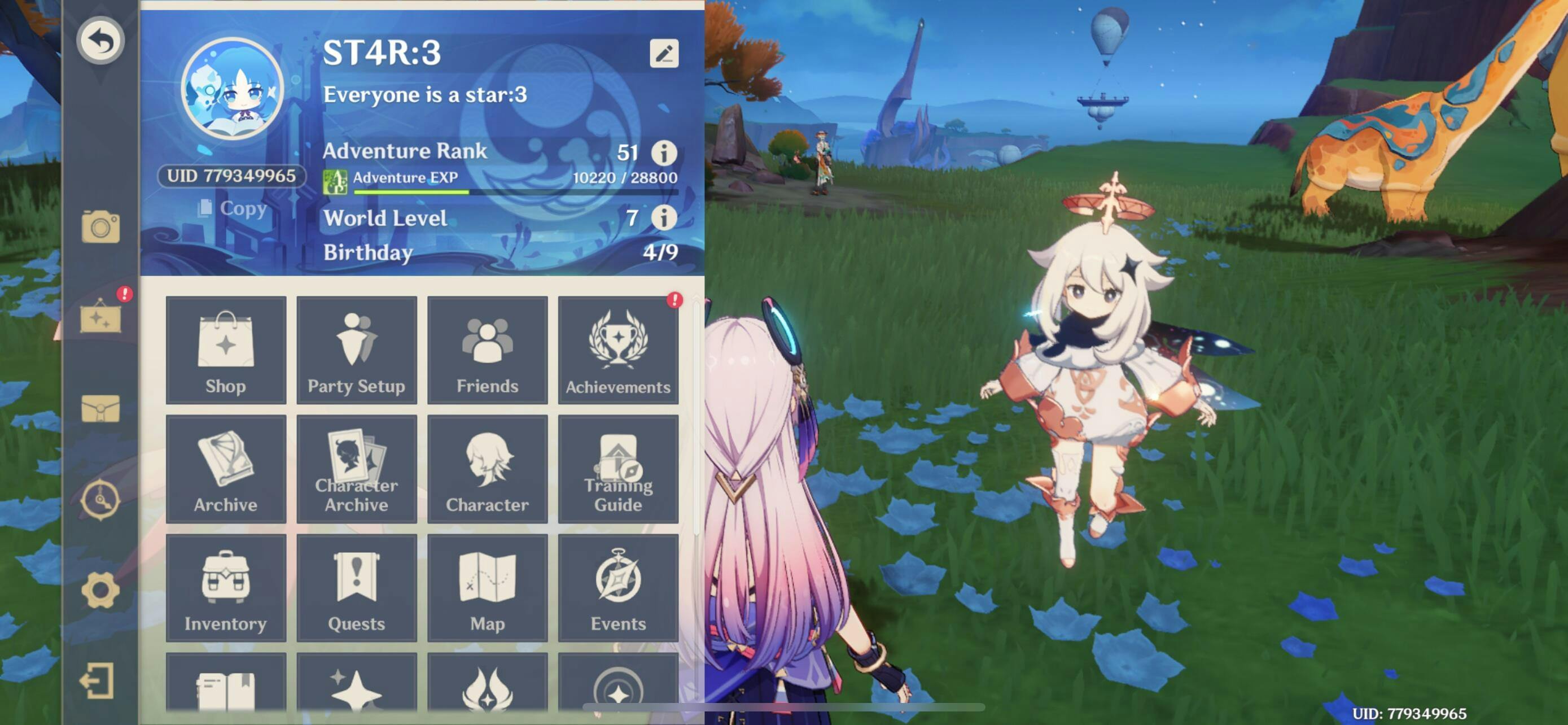Close the menu with the back arrow
1568x725 pixels.
pyautogui.click(x=100, y=41)
